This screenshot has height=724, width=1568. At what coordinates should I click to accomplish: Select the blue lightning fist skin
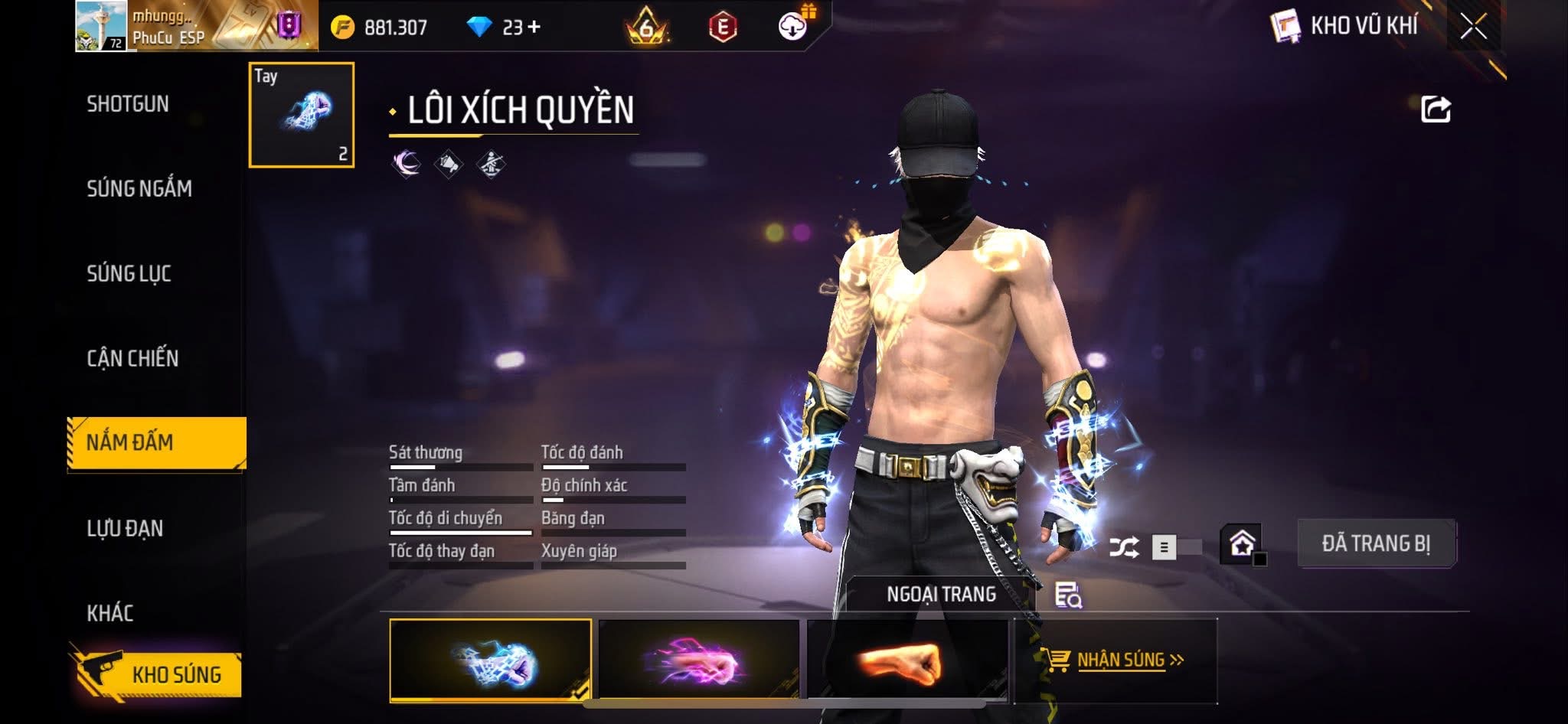point(491,660)
